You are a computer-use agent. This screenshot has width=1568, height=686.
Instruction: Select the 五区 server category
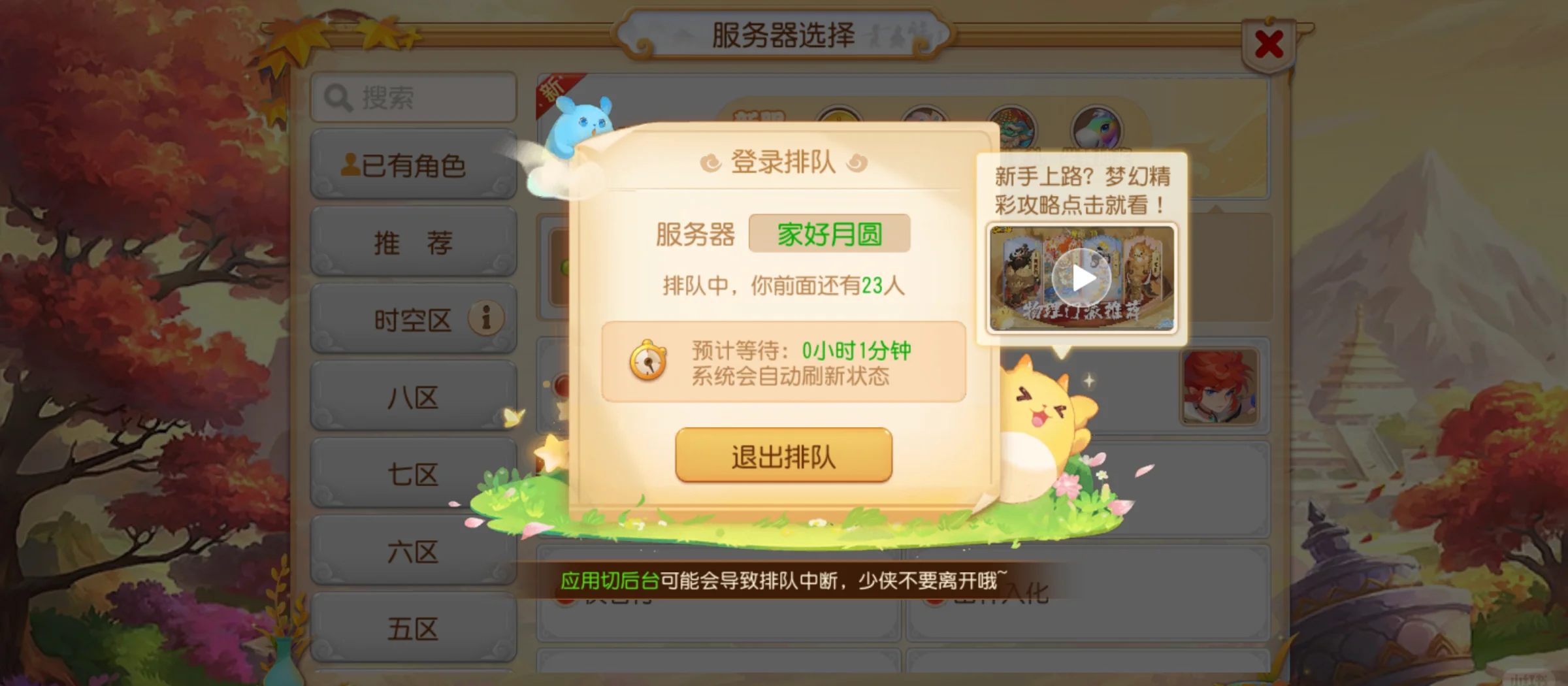pos(413,628)
